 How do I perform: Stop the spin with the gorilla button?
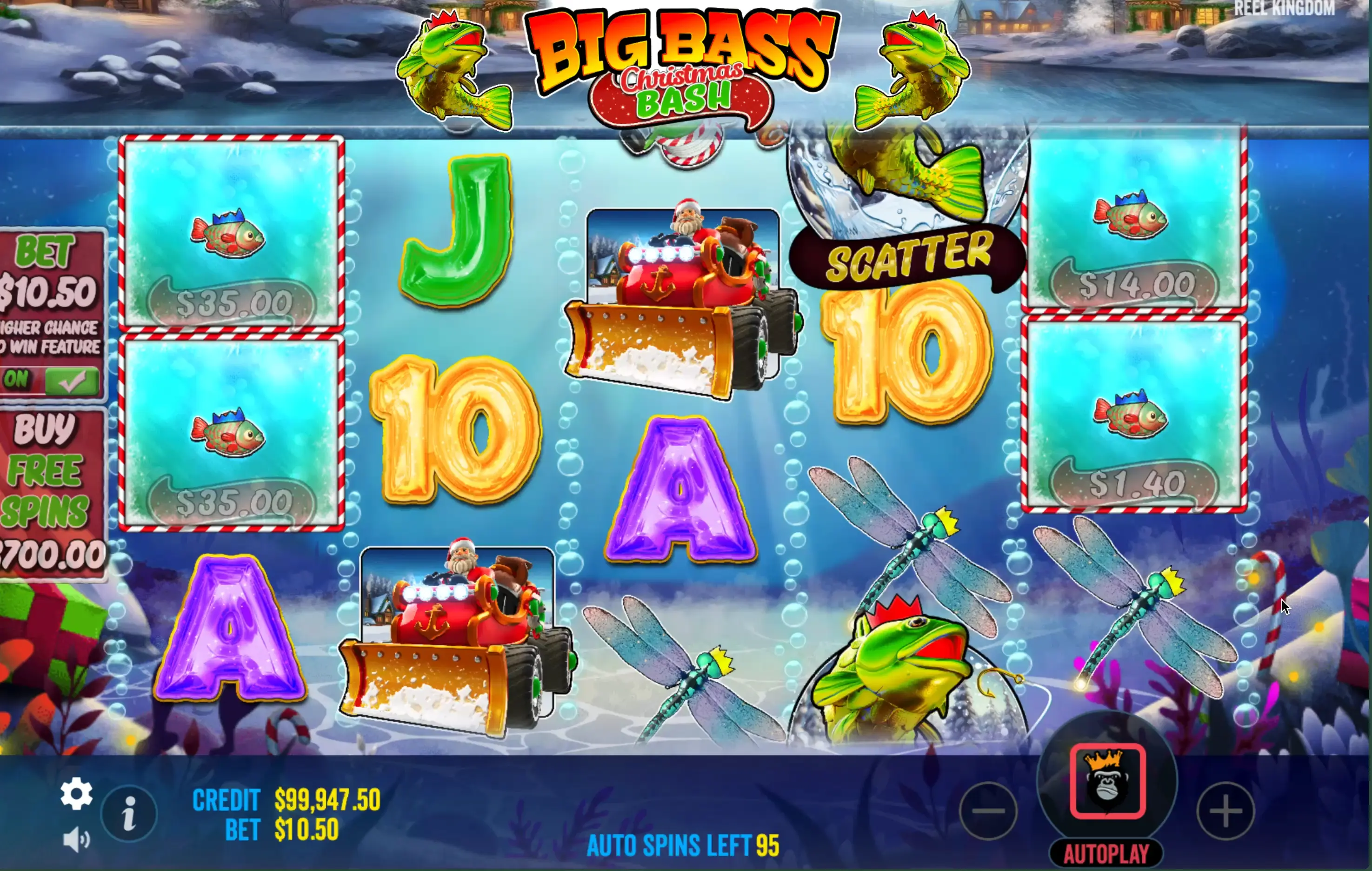point(1107,782)
